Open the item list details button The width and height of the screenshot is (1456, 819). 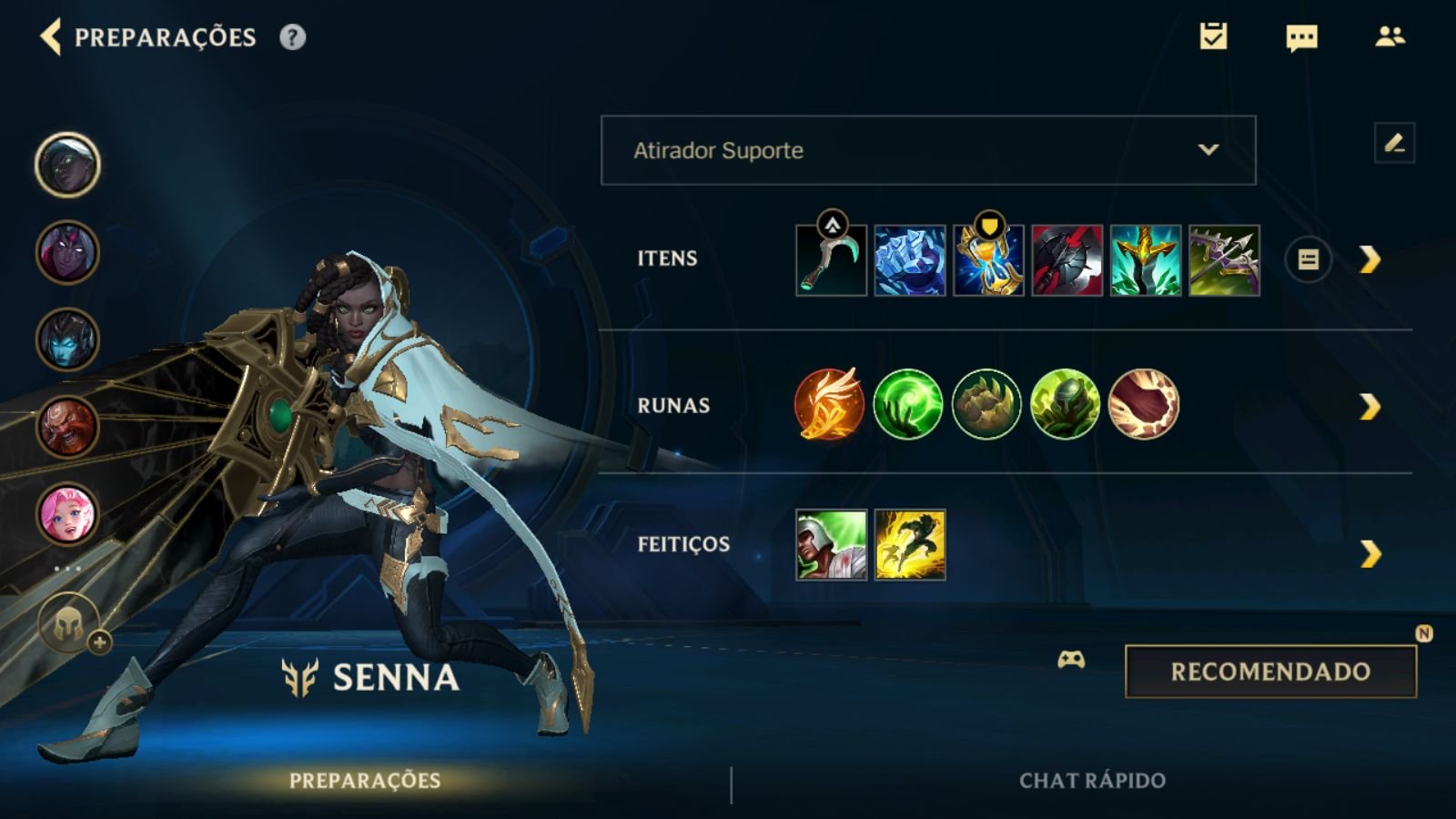1308,260
